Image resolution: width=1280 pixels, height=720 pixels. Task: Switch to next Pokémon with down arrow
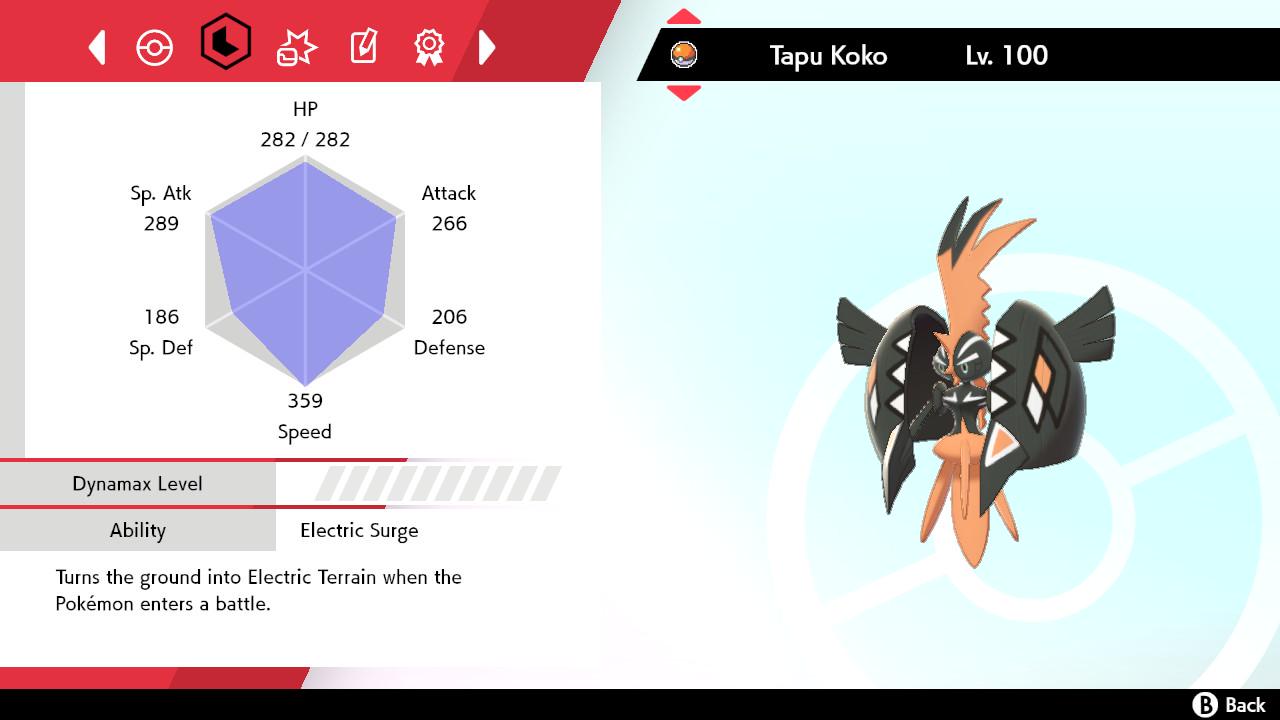pos(684,93)
